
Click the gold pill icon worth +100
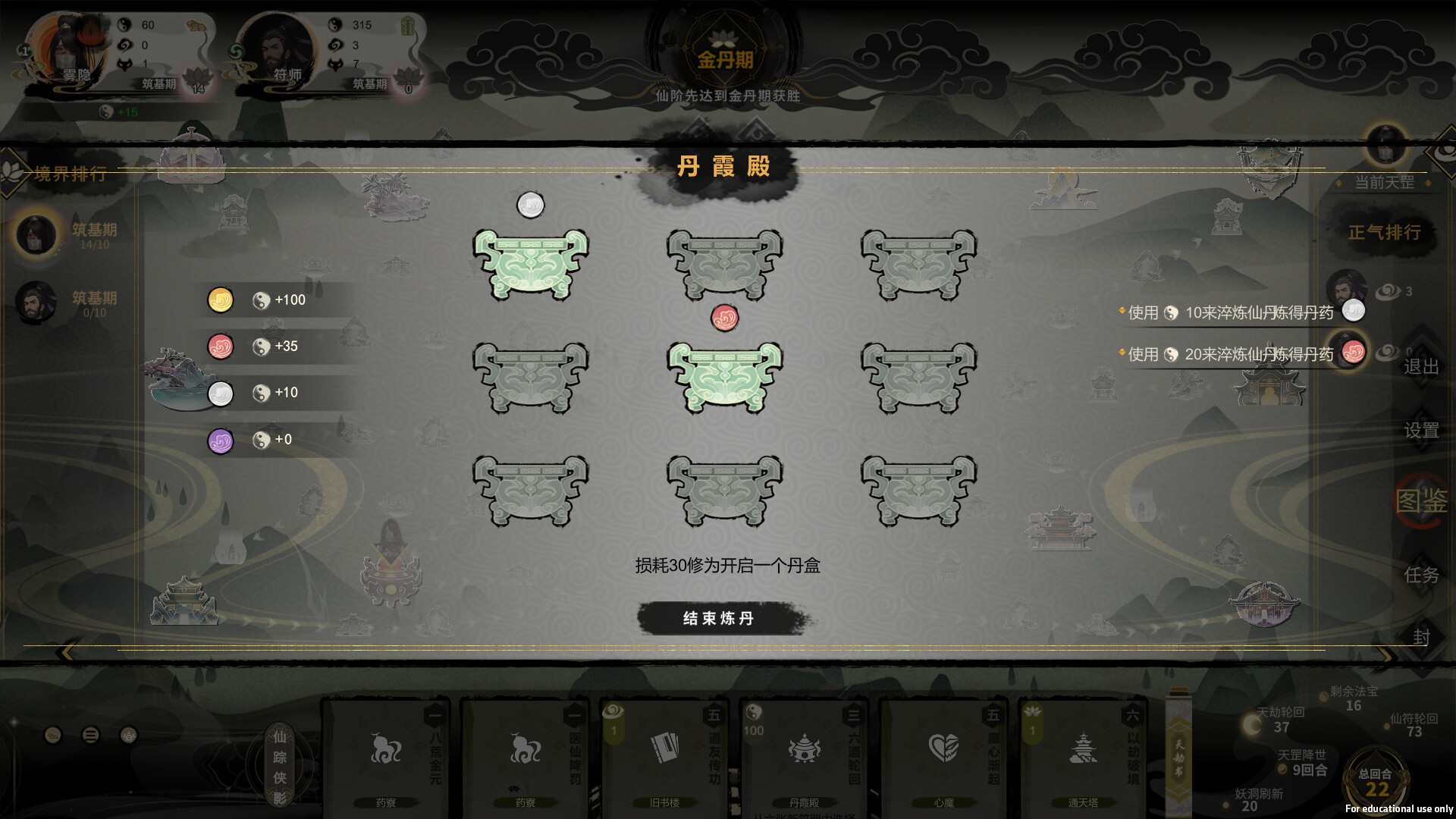tap(220, 300)
